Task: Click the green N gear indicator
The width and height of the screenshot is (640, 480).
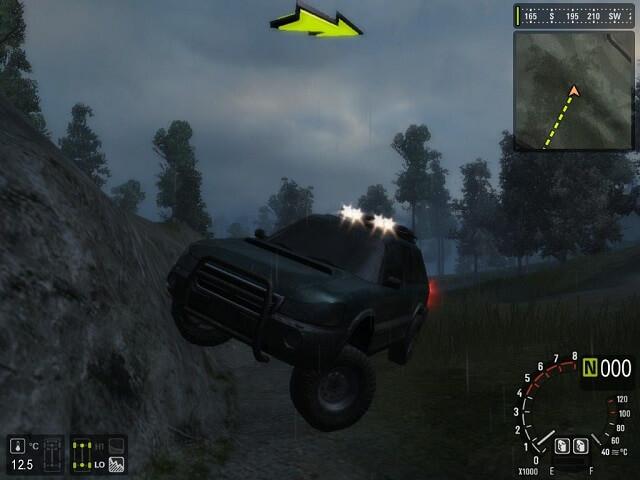Action: click(589, 369)
